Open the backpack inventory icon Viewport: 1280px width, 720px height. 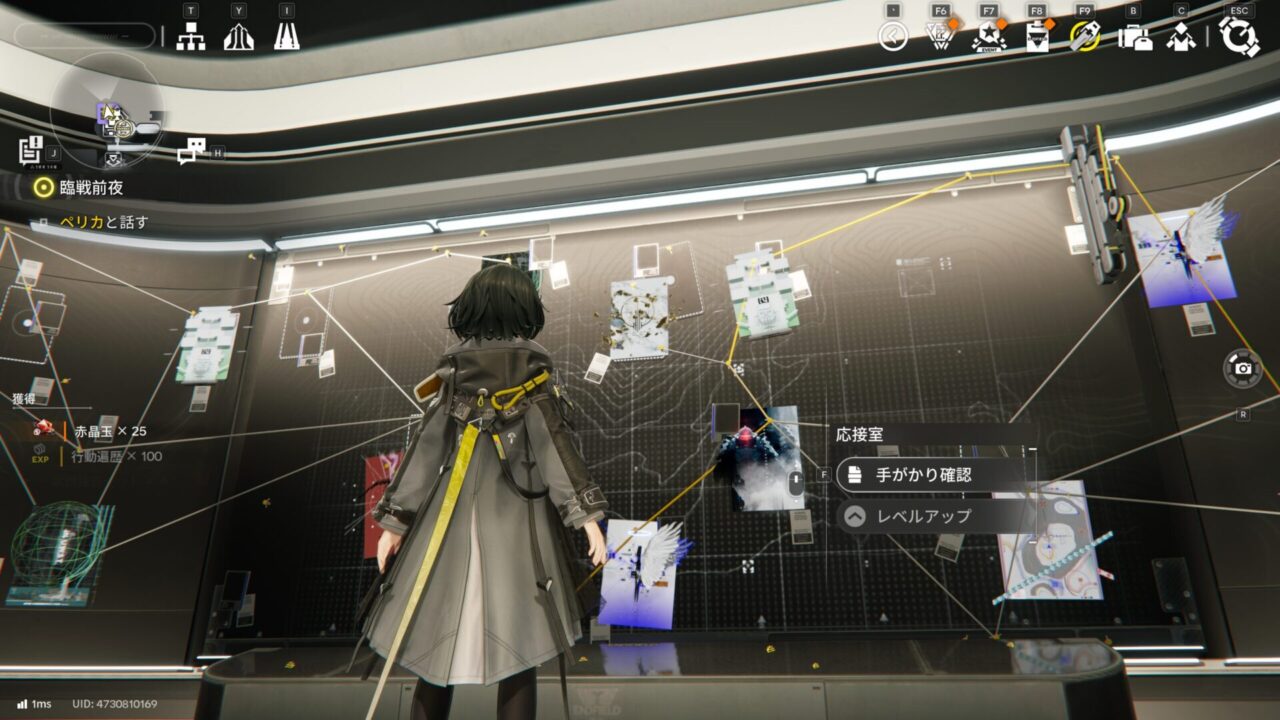[1134, 37]
